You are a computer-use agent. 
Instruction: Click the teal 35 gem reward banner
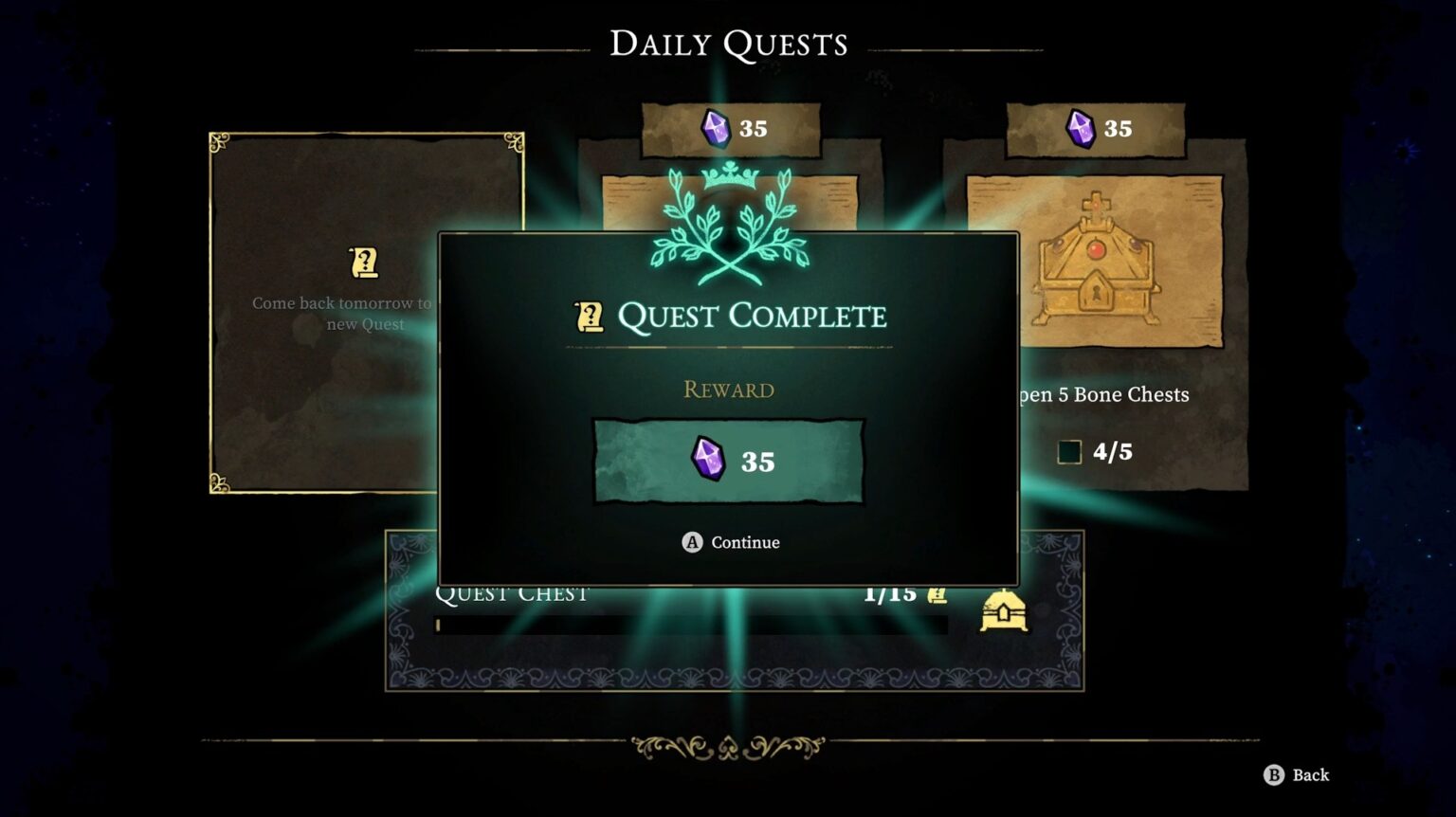728,461
